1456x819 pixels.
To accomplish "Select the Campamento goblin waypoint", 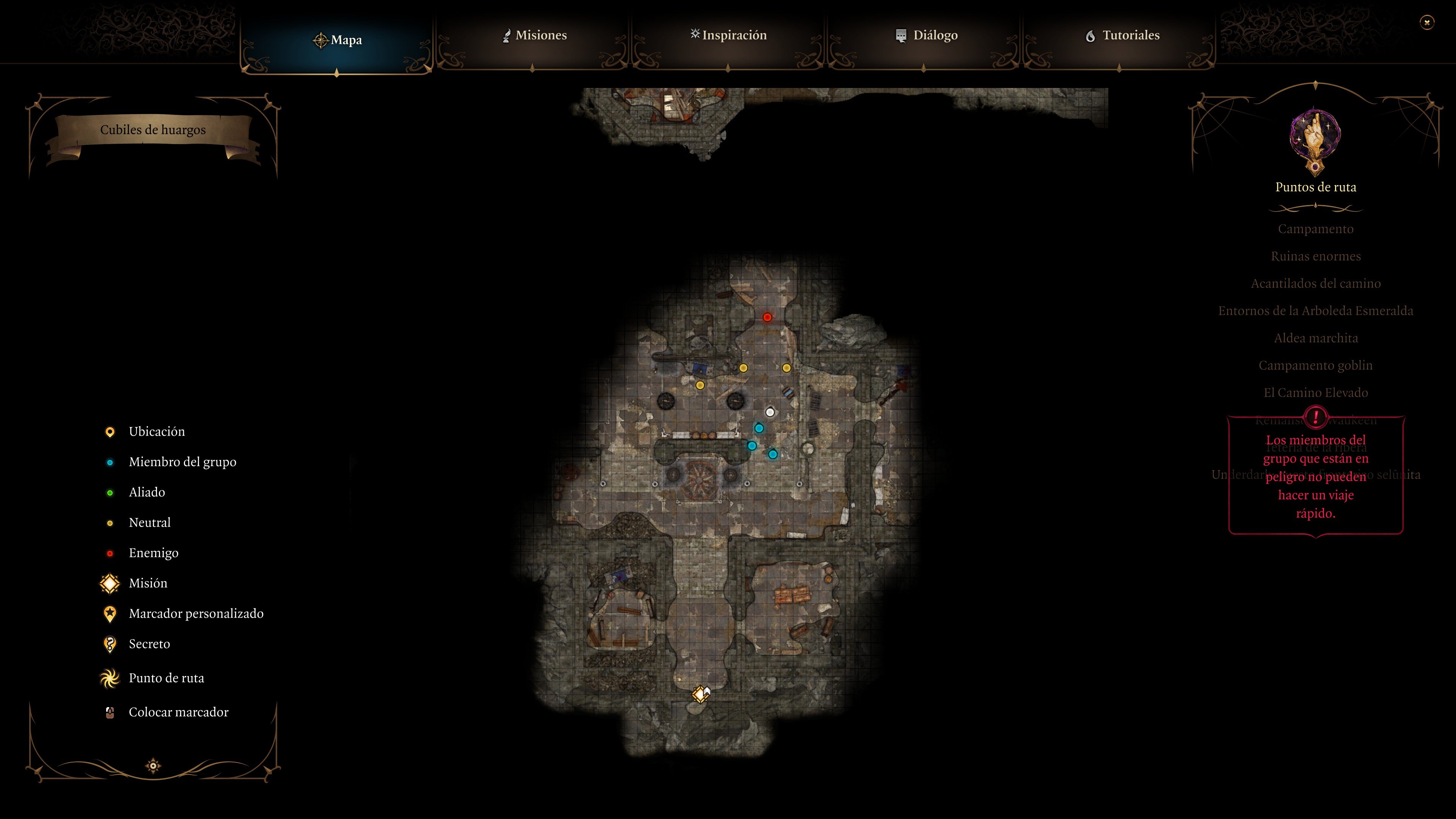I will (x=1316, y=364).
